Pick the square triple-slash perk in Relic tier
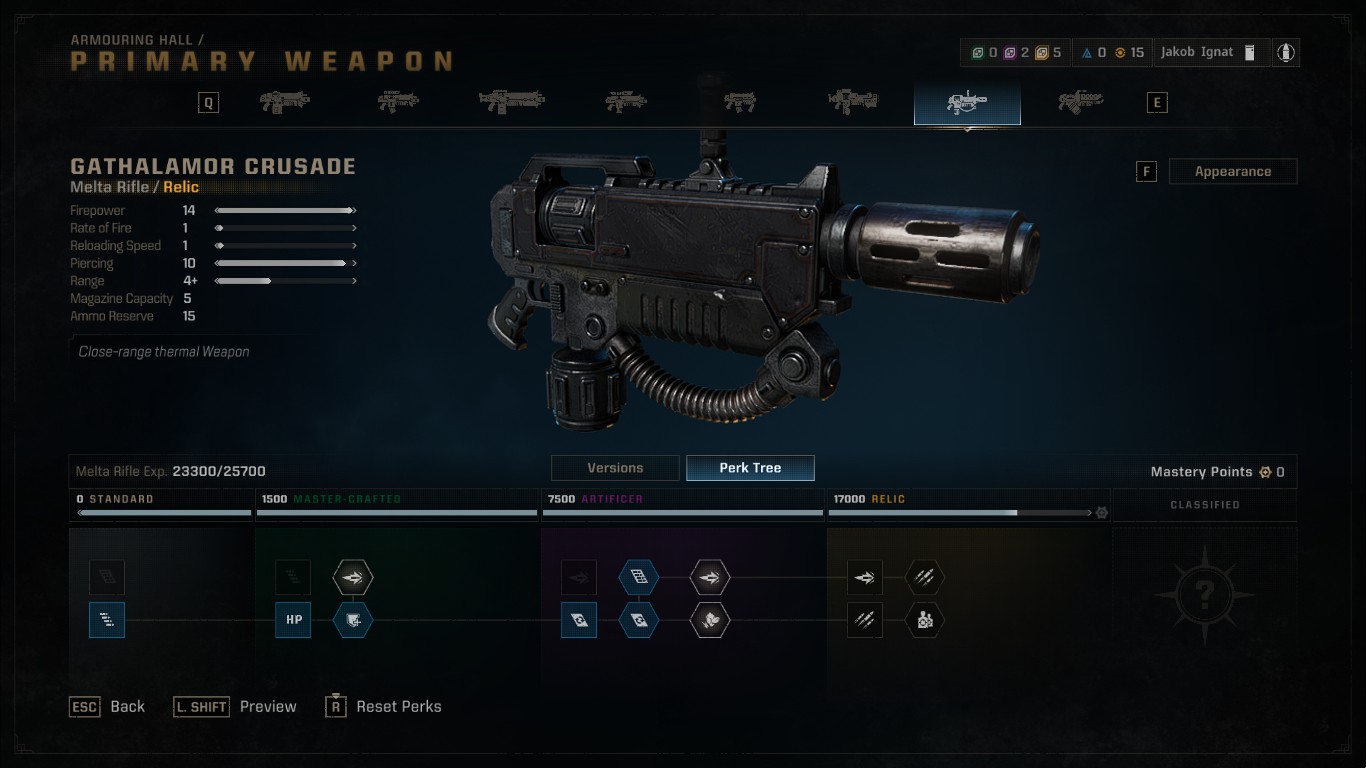Image resolution: width=1366 pixels, height=768 pixels. coord(865,620)
